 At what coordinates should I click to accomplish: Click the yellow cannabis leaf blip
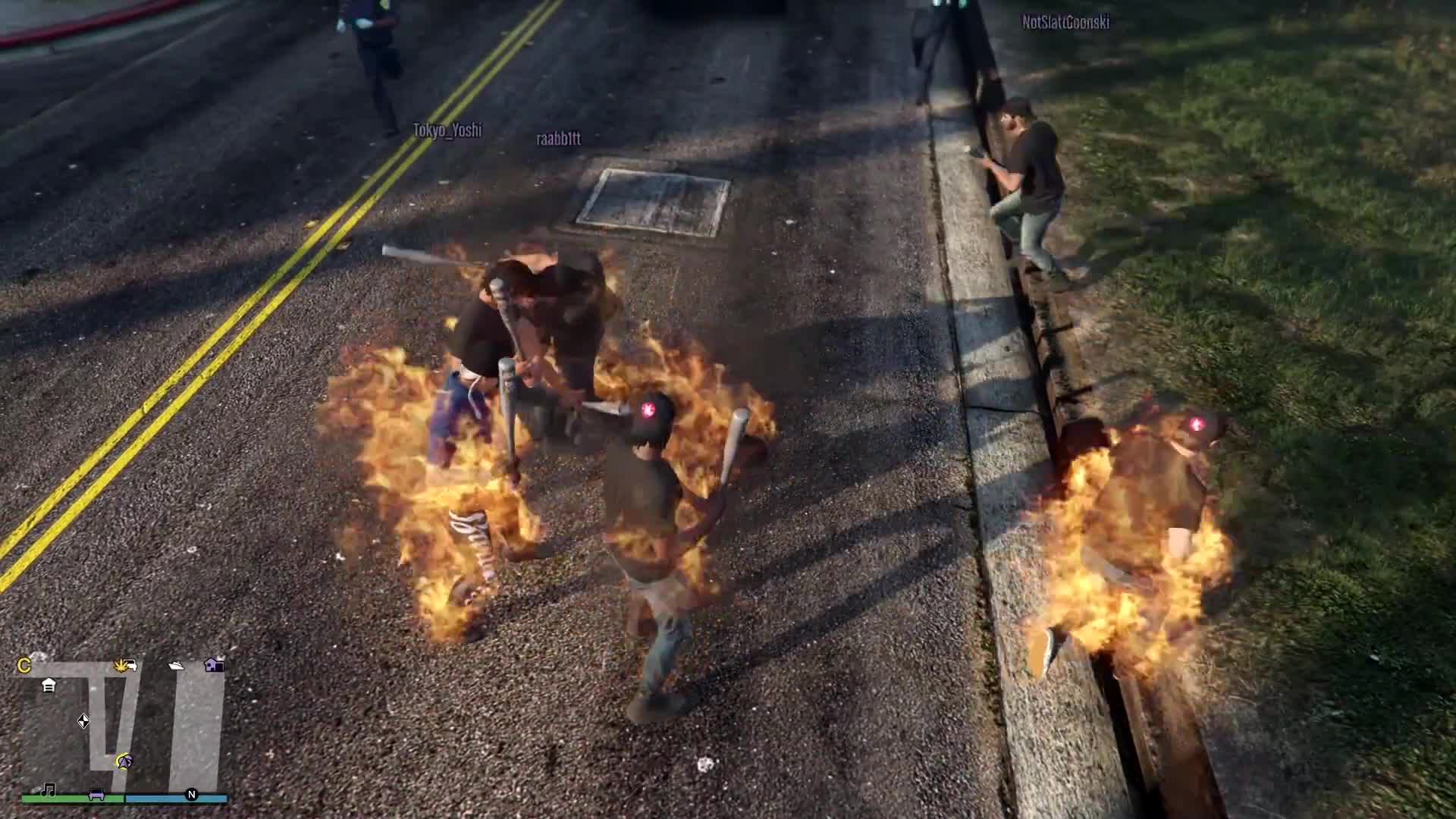(x=125, y=666)
